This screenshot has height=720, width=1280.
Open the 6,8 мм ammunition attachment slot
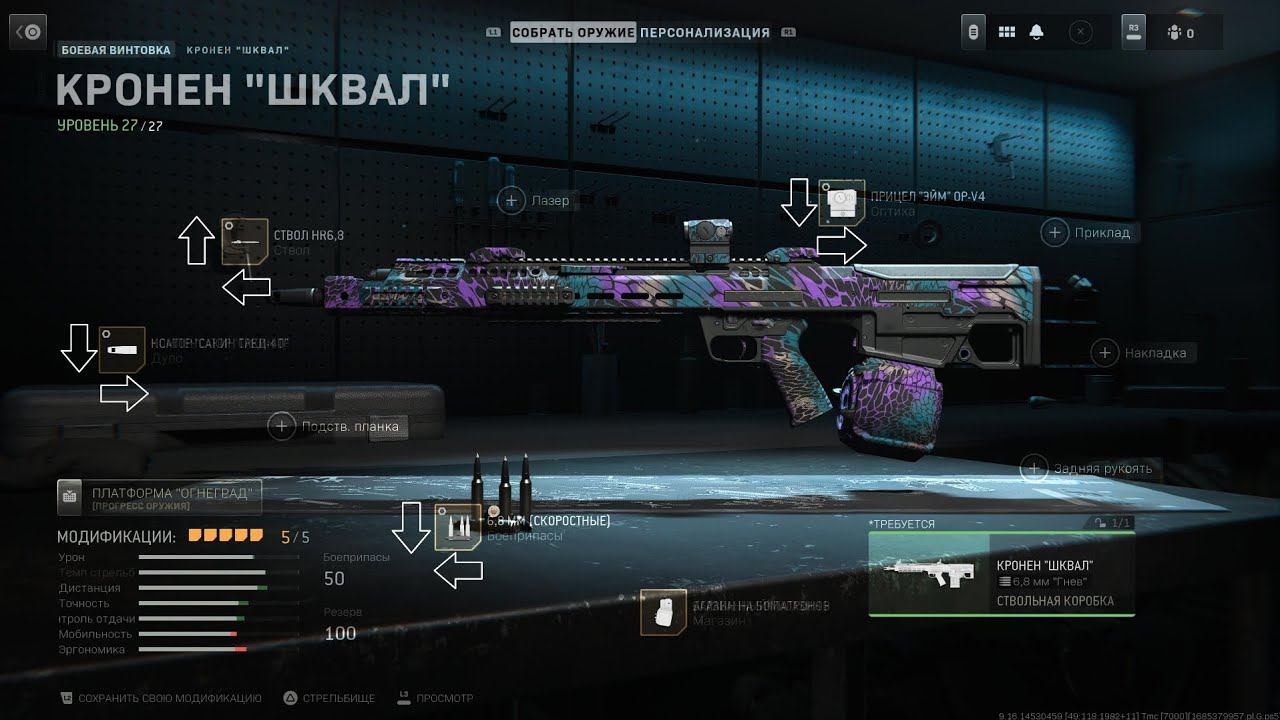[x=458, y=527]
